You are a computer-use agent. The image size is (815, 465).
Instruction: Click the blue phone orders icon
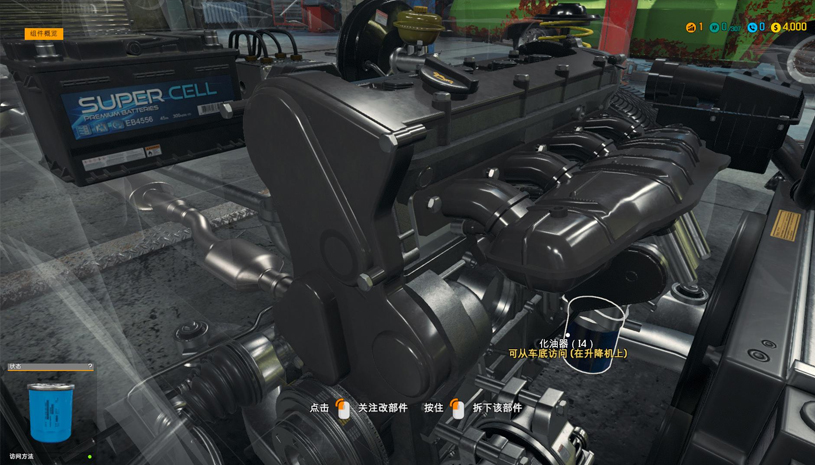coord(752,28)
